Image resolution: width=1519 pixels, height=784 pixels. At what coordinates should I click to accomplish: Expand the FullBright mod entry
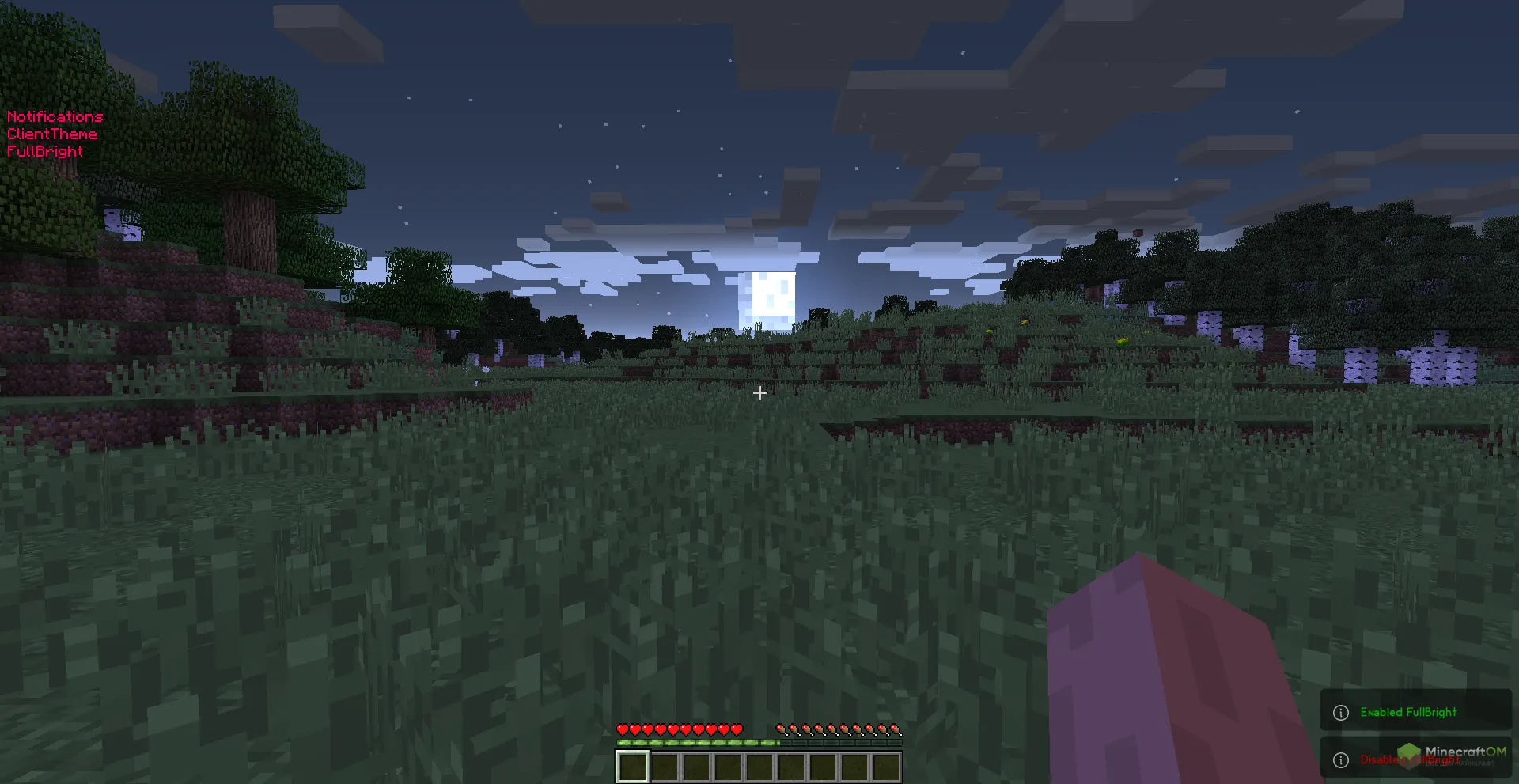click(45, 151)
